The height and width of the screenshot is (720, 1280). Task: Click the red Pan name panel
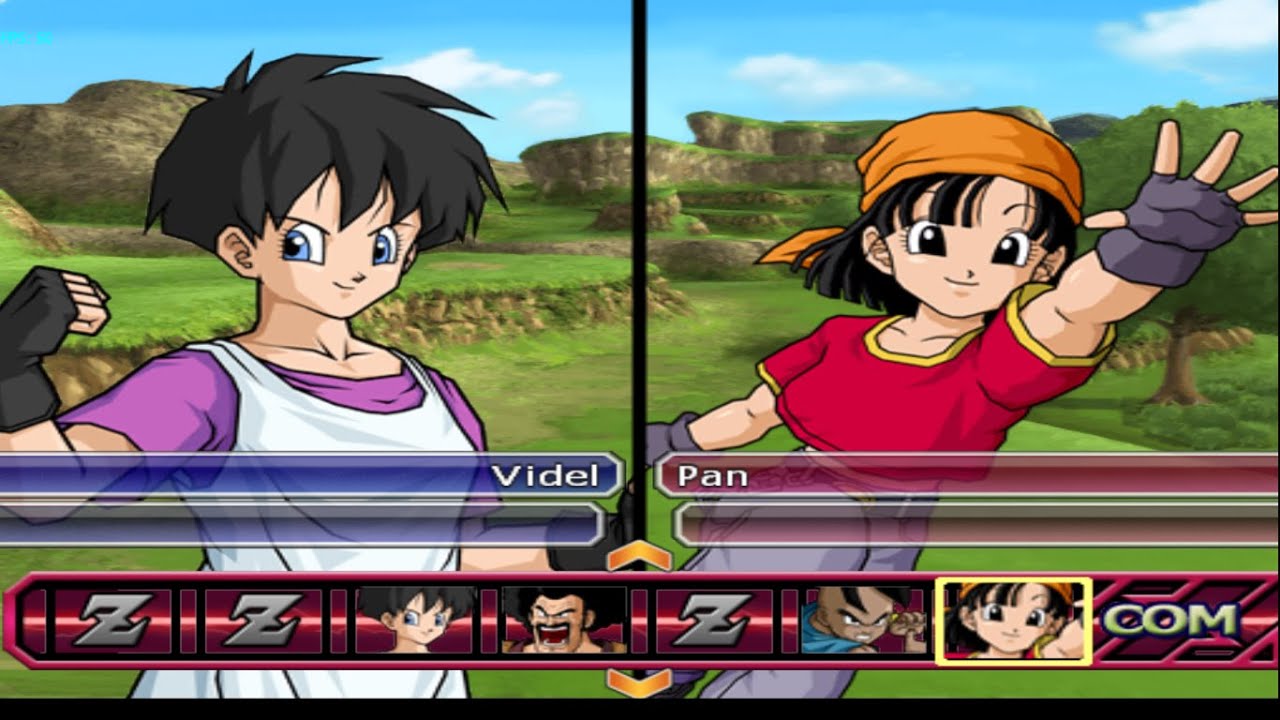(965, 475)
